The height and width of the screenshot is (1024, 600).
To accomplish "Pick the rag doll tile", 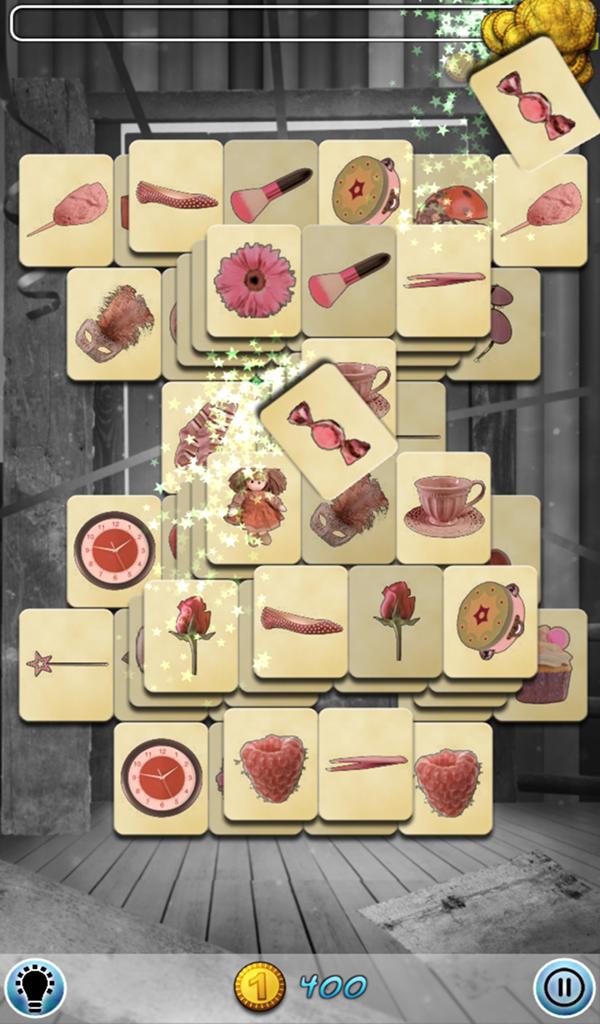I will 255,506.
